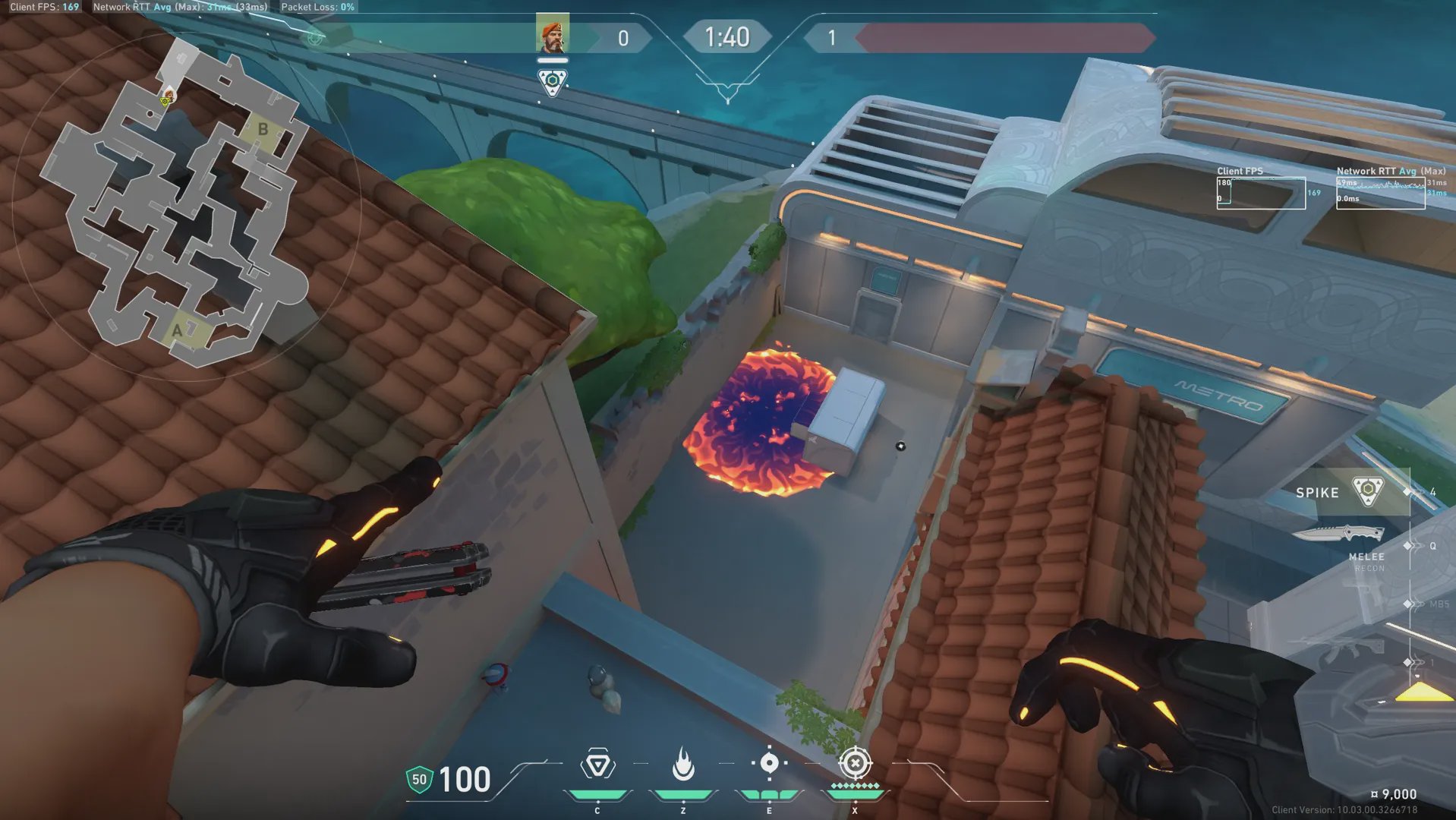Click the Client FPS graph box

(x=1261, y=193)
